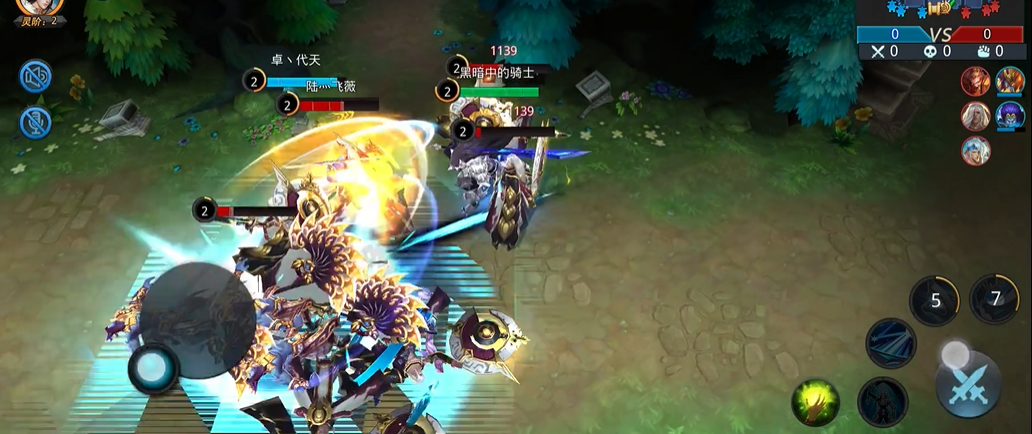Activate the green glowing hand spell
1032x434 pixels.
click(815, 402)
